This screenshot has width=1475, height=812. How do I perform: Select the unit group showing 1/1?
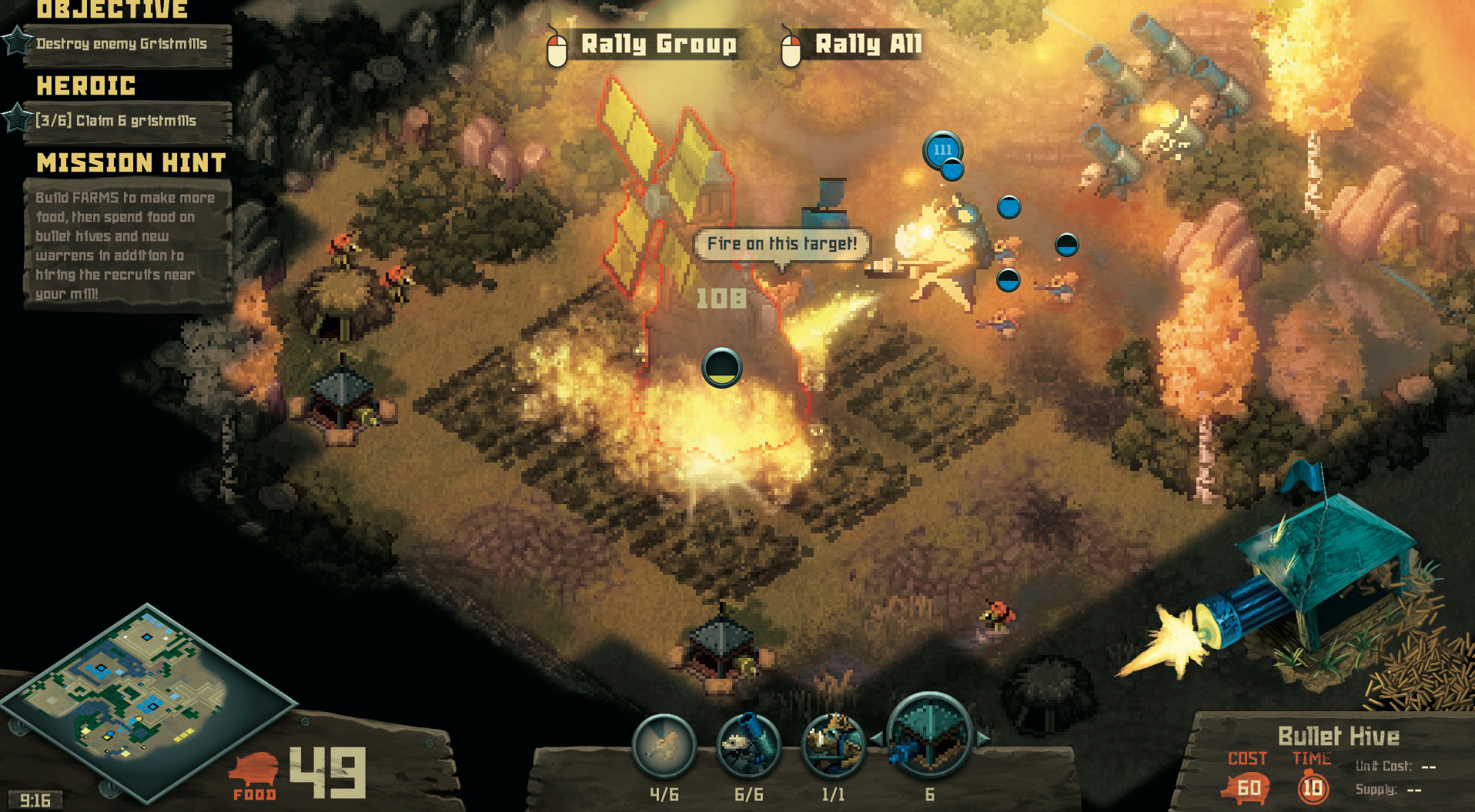coord(833,745)
